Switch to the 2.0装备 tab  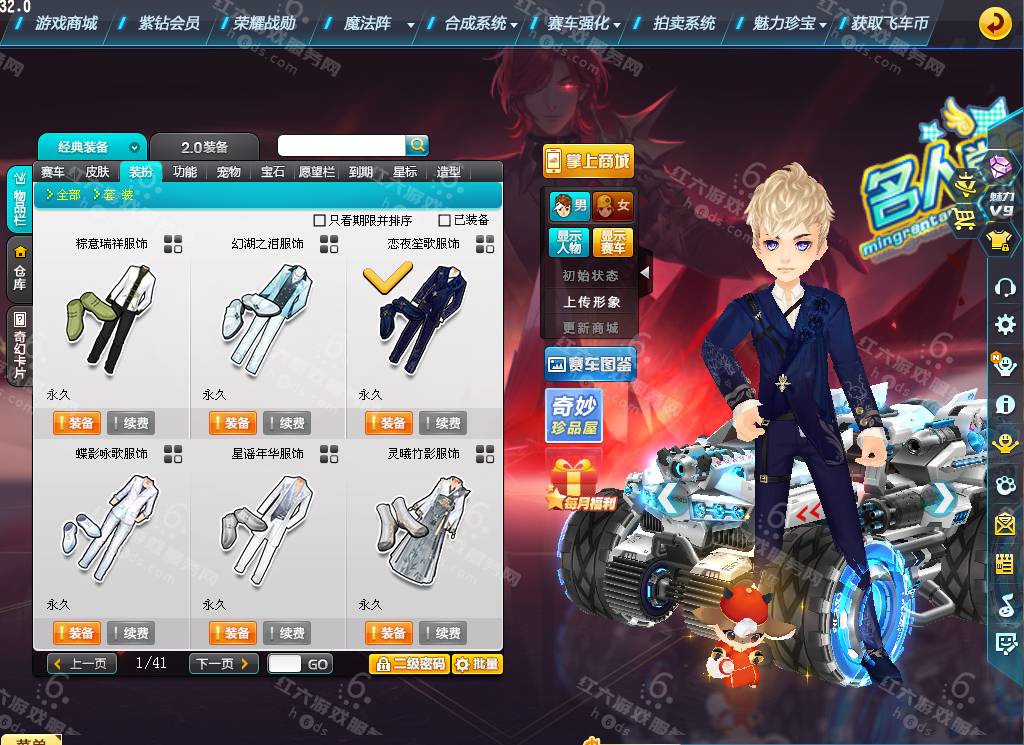tap(204, 147)
